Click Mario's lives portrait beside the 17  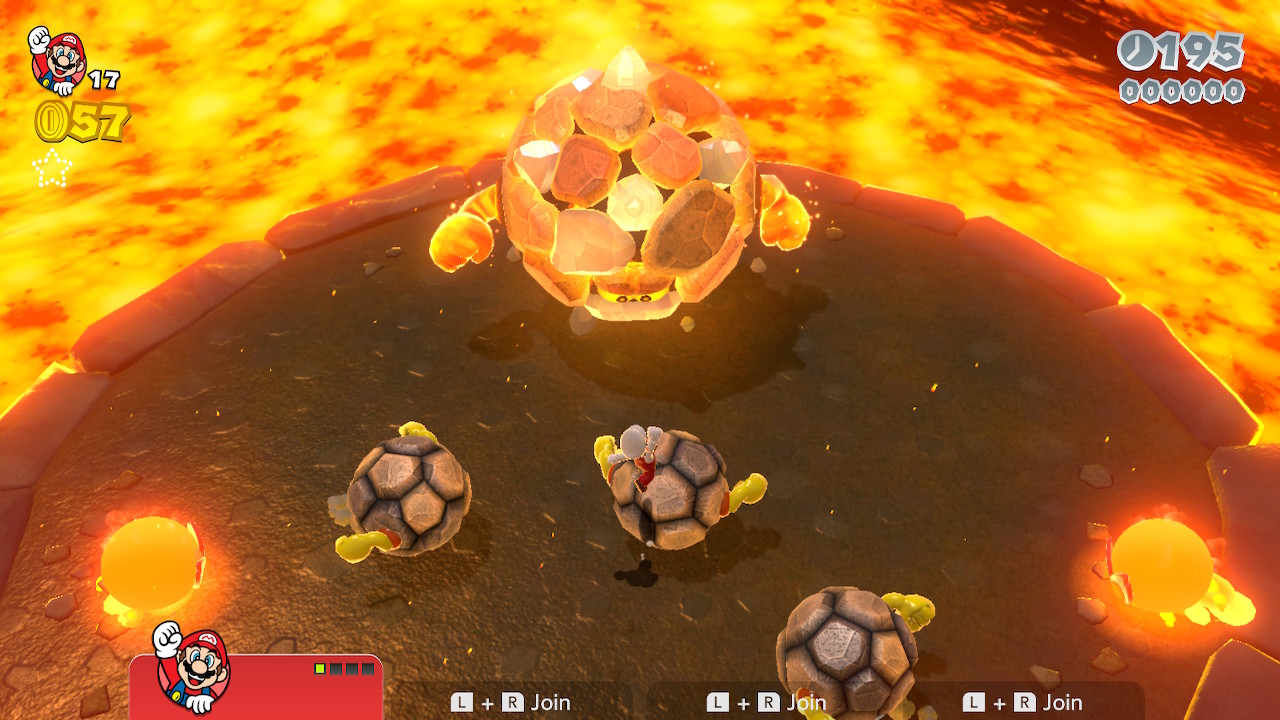tap(57, 59)
